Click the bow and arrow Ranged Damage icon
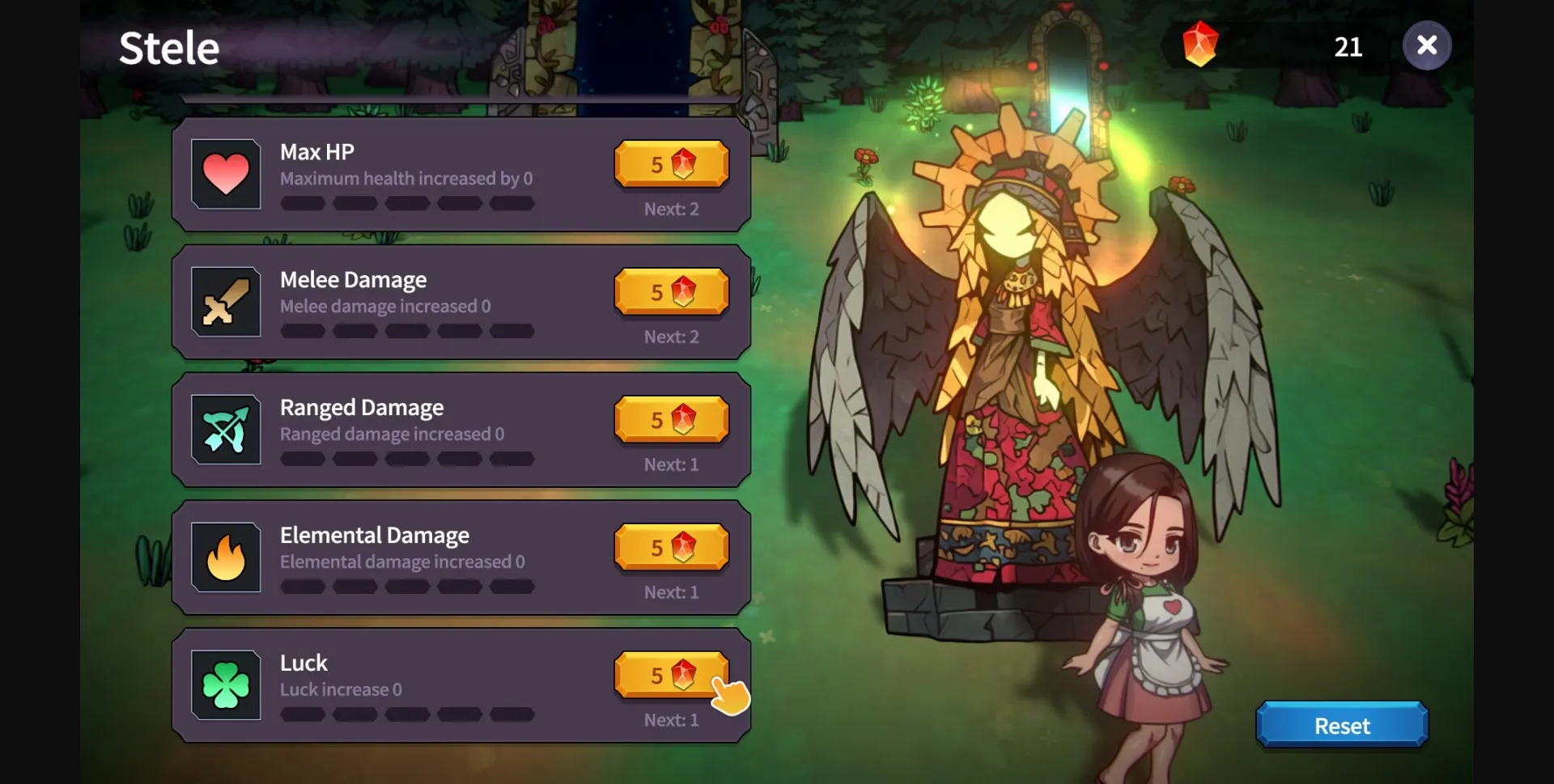This screenshot has width=1554, height=784. (226, 430)
